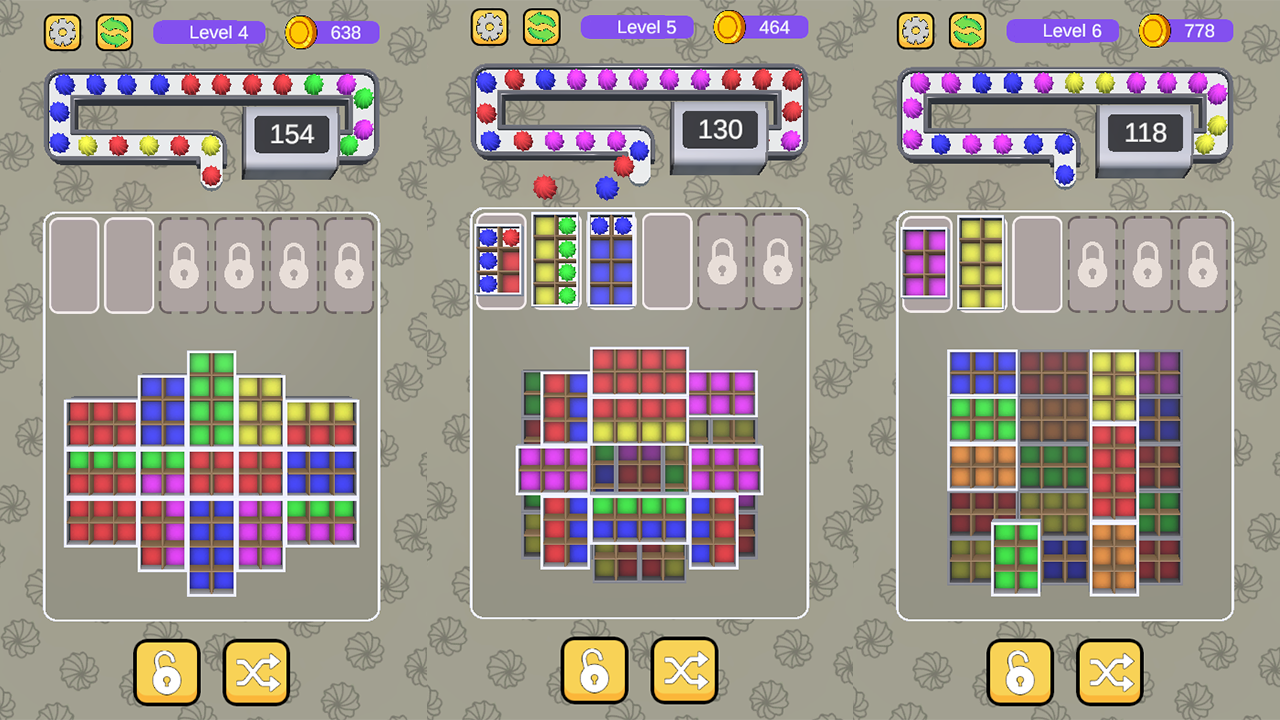This screenshot has width=1280, height=720.
Task: Select the magenta block piece in Level 6 tray
Action: click(927, 265)
